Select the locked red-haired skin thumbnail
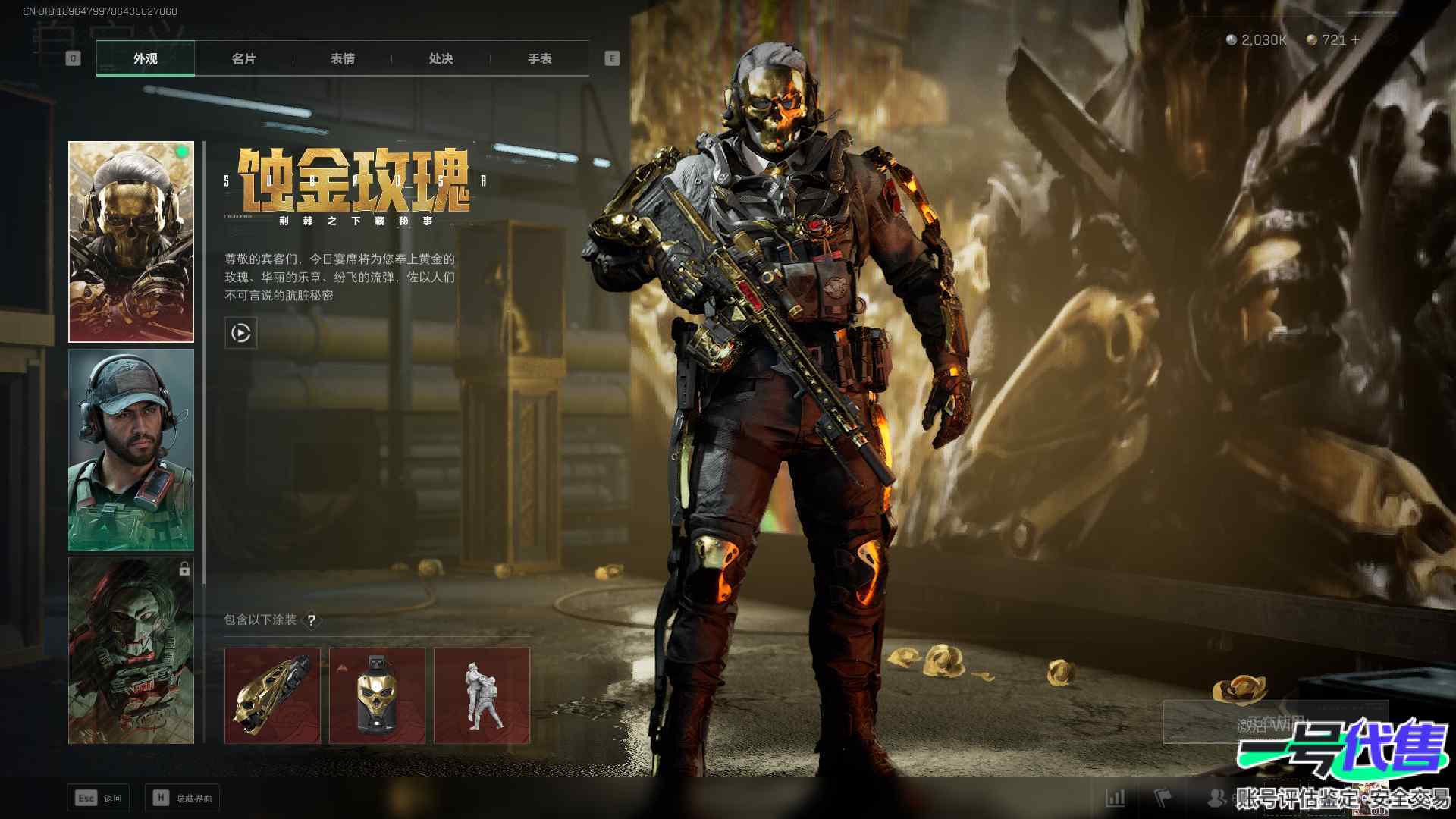The image size is (1456, 819). [131, 651]
